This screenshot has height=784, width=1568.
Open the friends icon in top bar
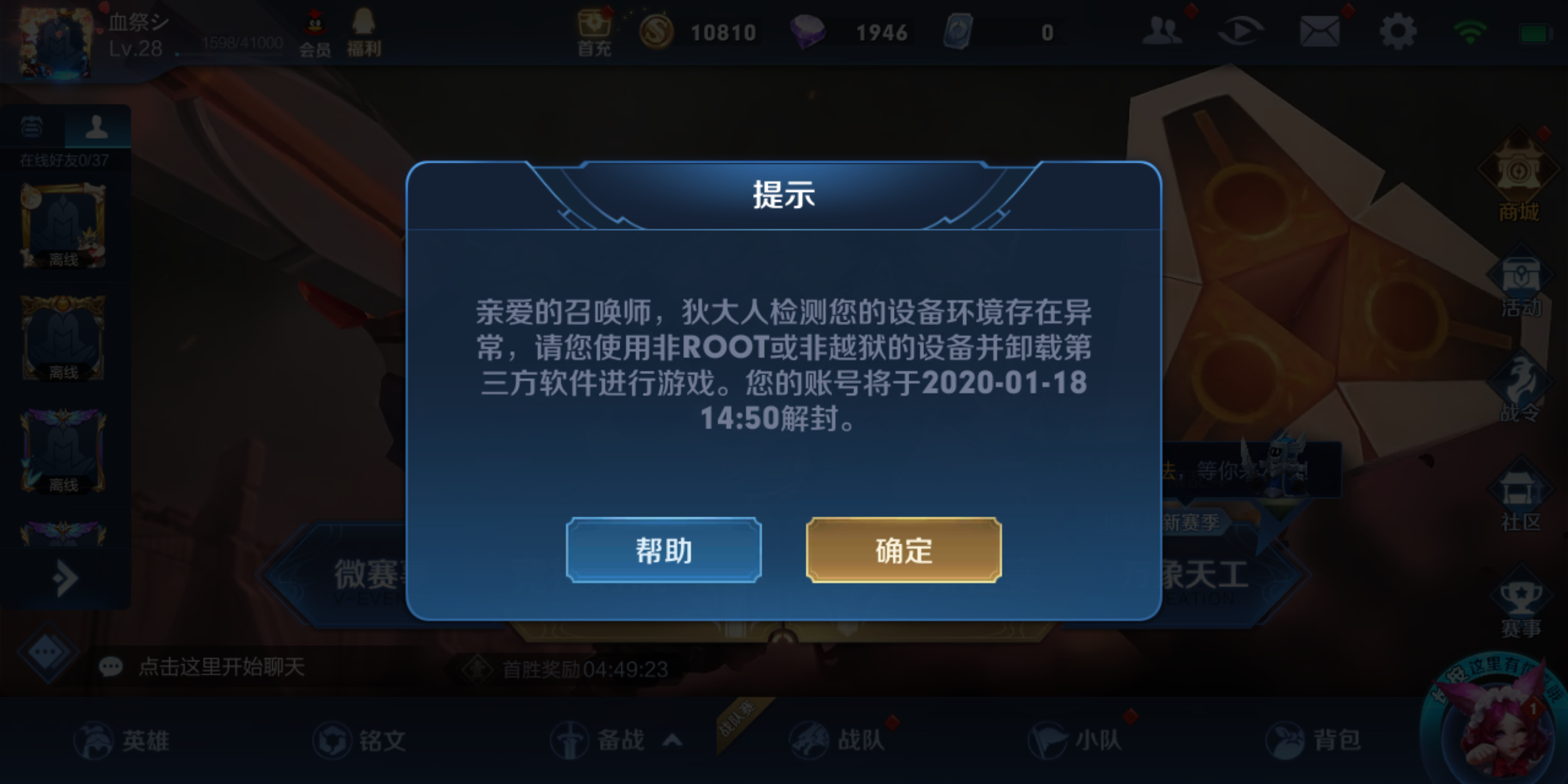click(1162, 30)
